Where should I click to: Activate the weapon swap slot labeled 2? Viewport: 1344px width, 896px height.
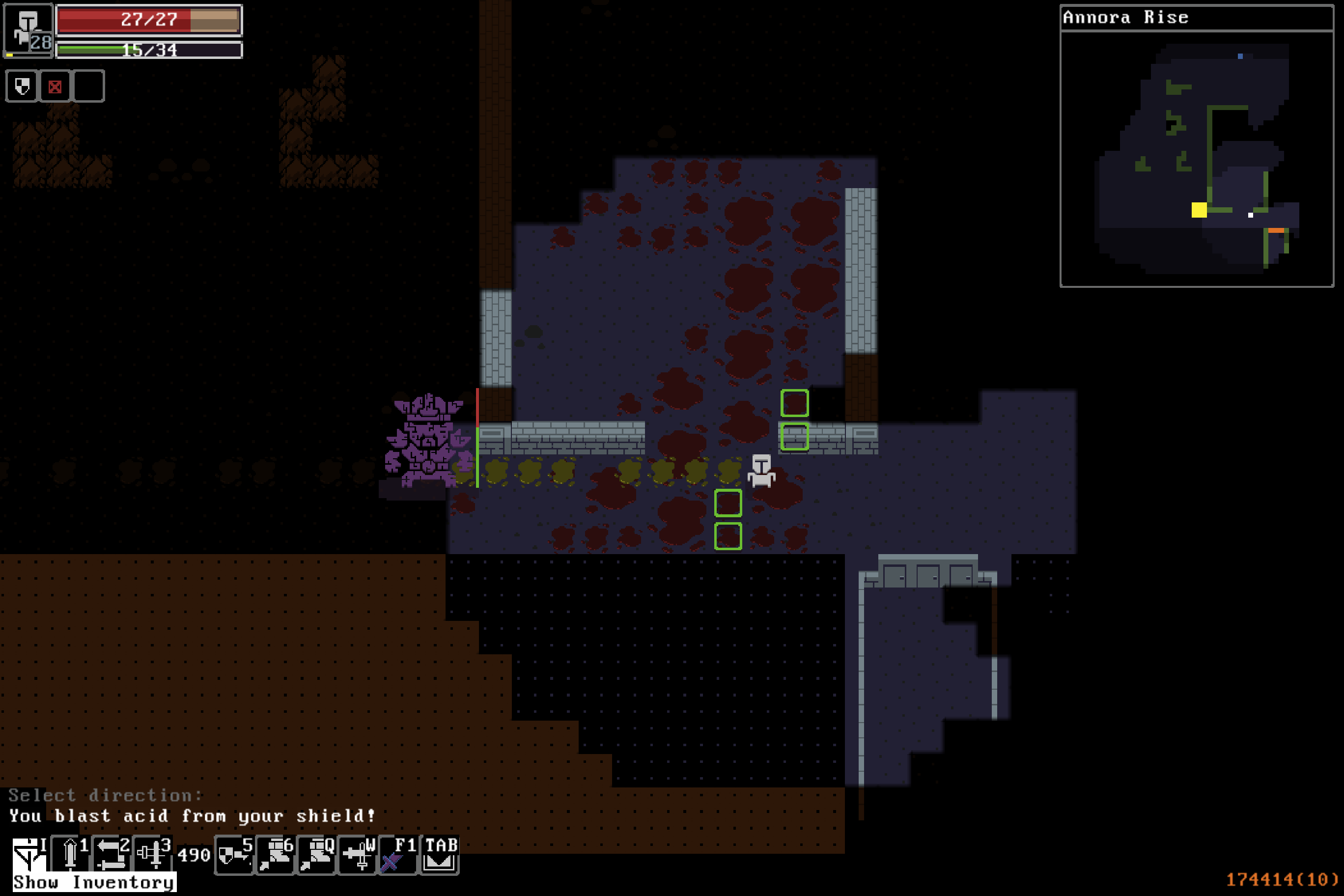click(x=112, y=854)
